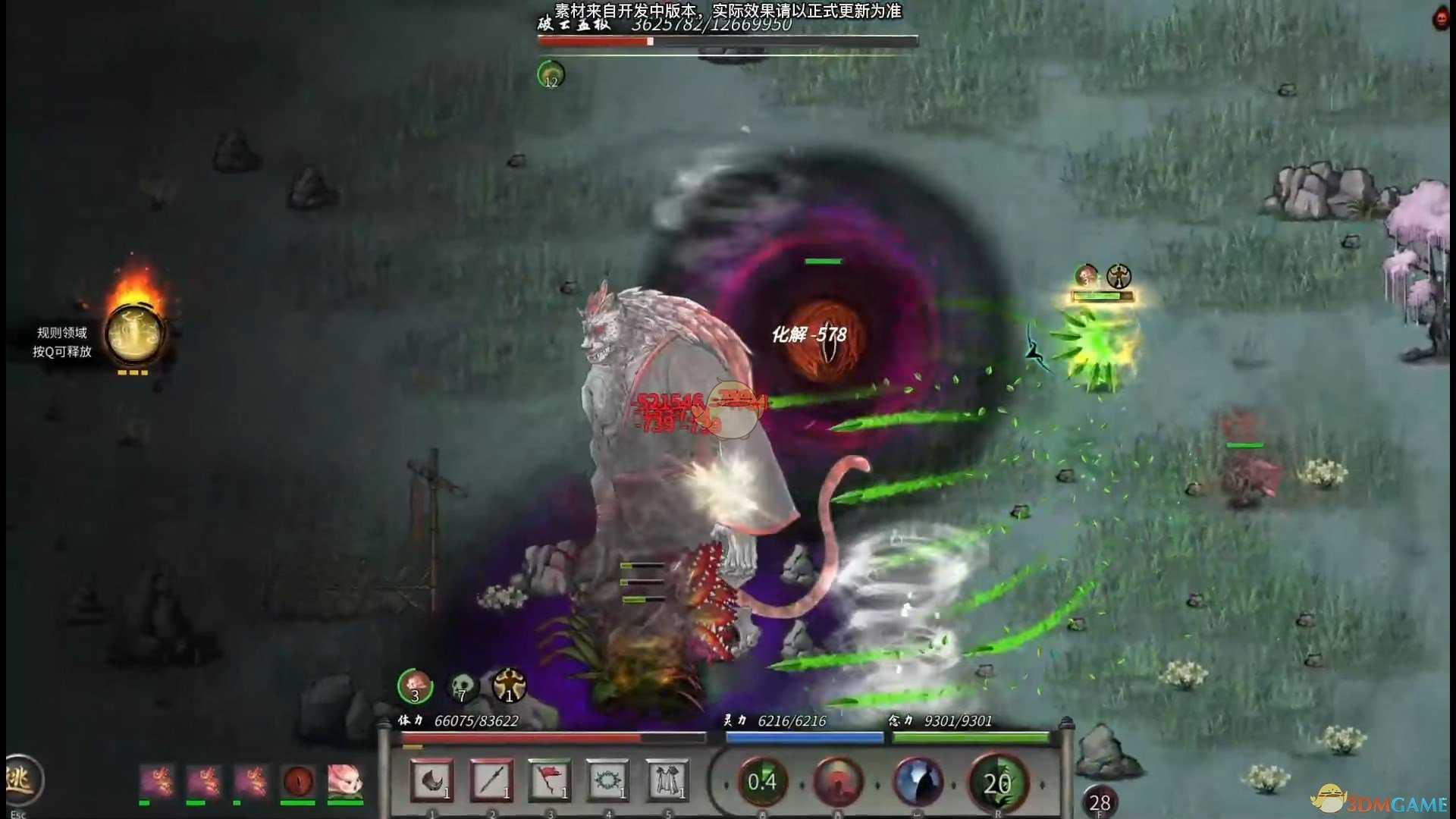The image size is (1456, 819).
Task: Use the red flag item
Action: 549,780
